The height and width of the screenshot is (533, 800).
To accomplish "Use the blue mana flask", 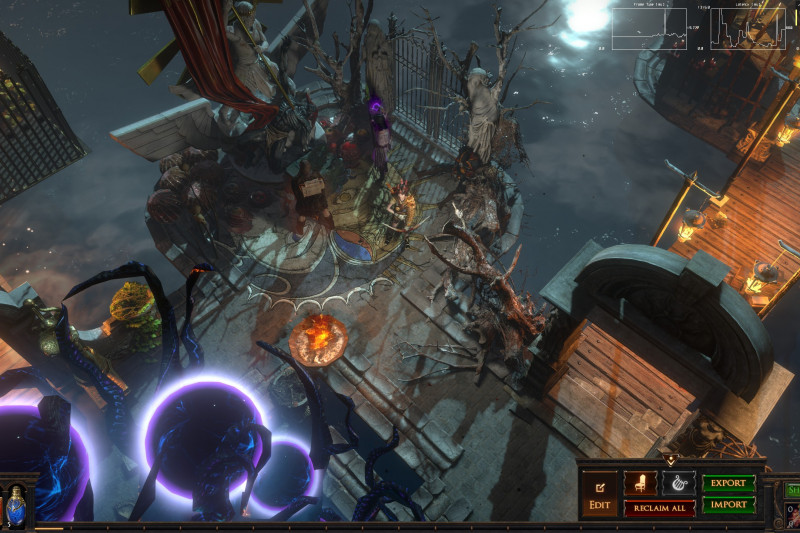I will 16,510.
